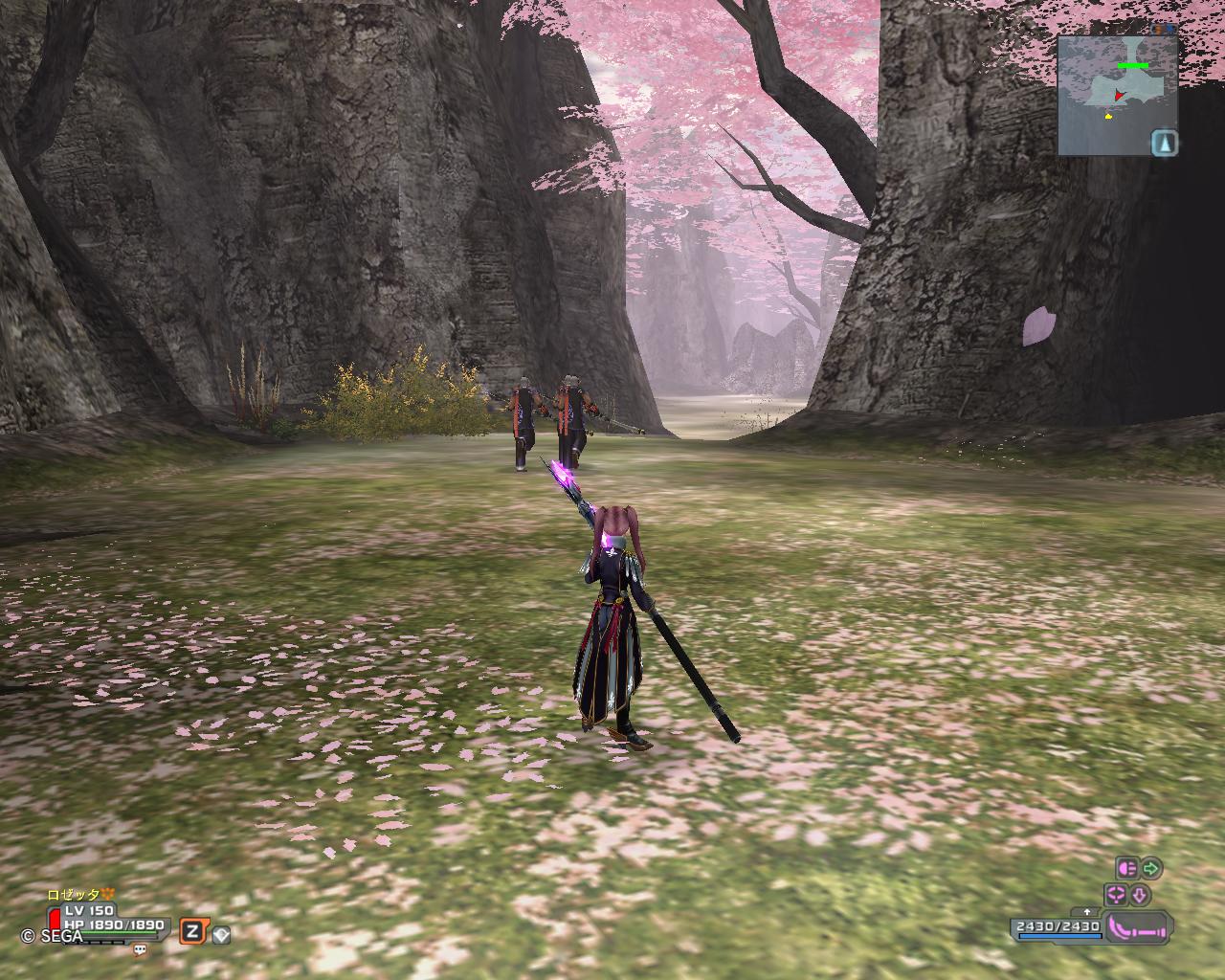Select the pink half-circle action icon
This screenshot has height=980, width=1225.
tap(1126, 869)
